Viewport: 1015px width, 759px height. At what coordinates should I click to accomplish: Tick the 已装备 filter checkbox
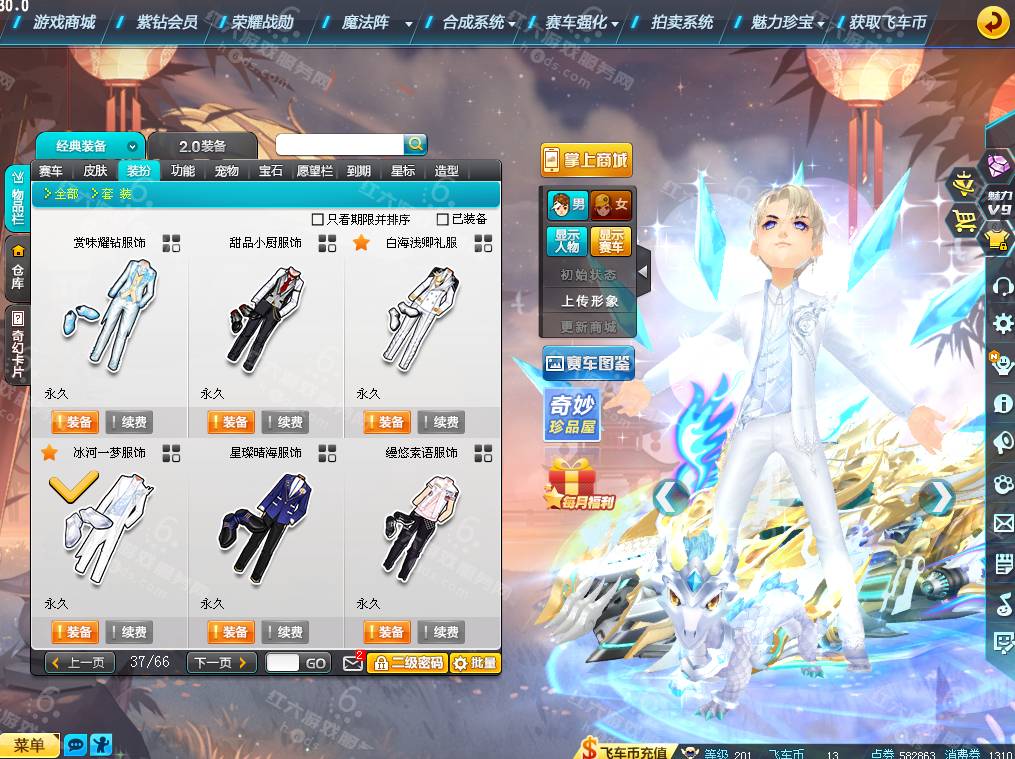pyautogui.click(x=443, y=219)
